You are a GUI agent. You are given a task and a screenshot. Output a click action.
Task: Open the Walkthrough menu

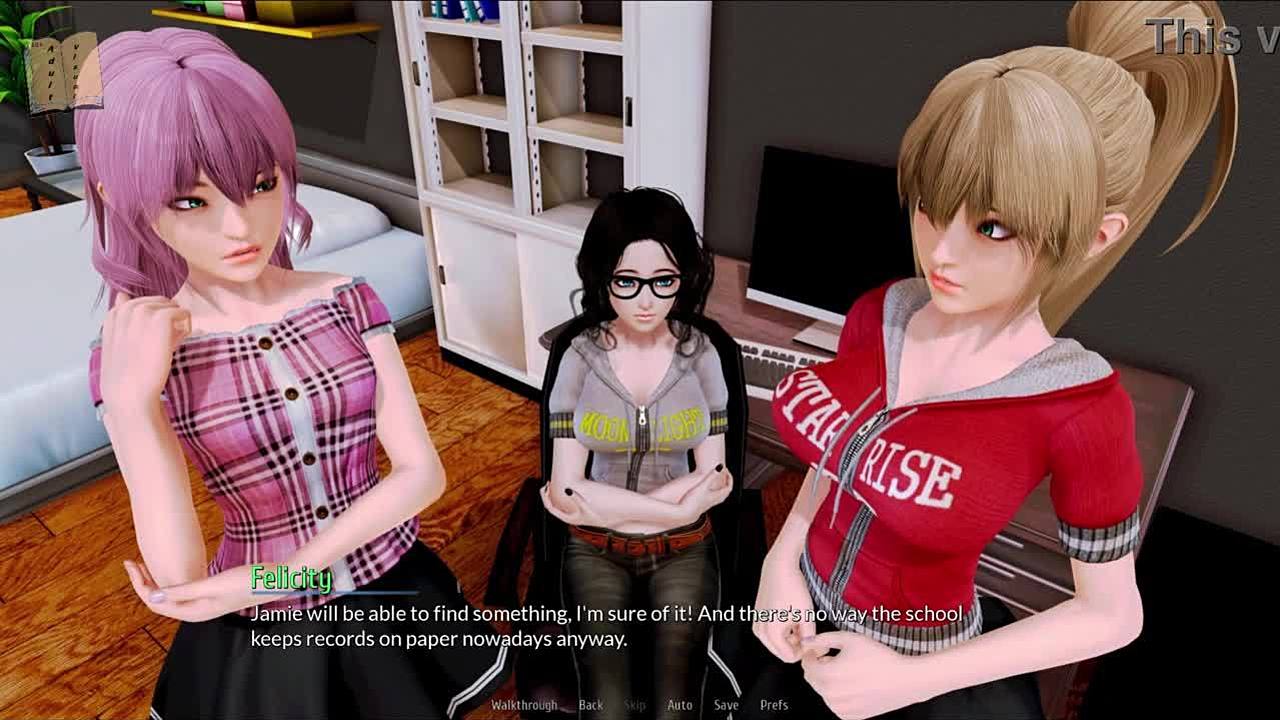524,705
